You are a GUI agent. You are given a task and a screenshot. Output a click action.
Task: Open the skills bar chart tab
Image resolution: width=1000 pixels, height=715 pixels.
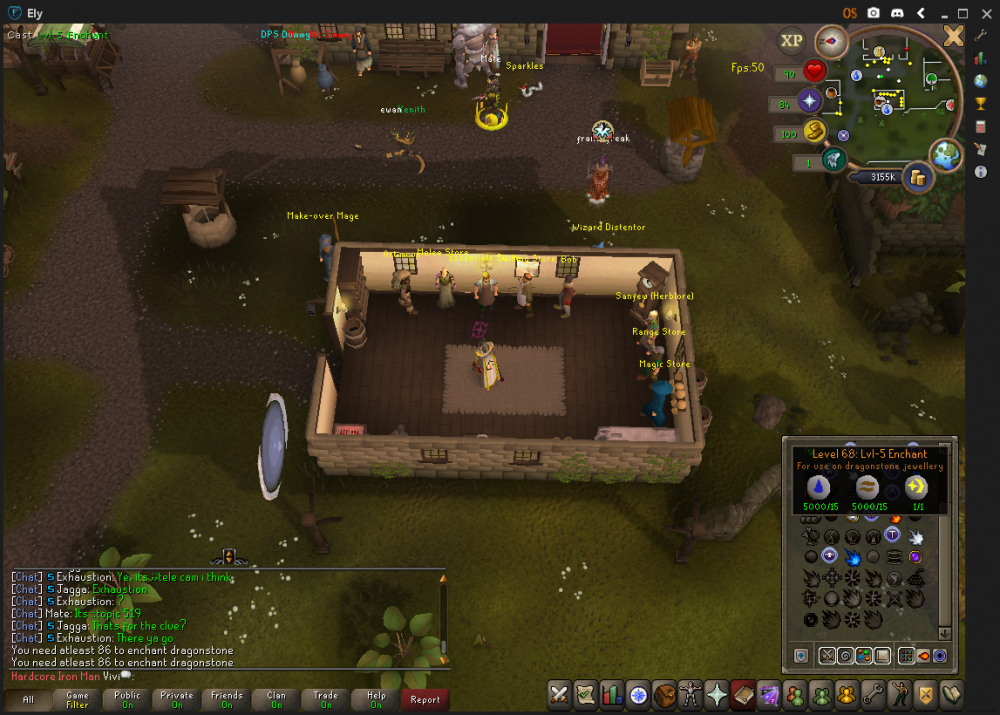tap(612, 693)
